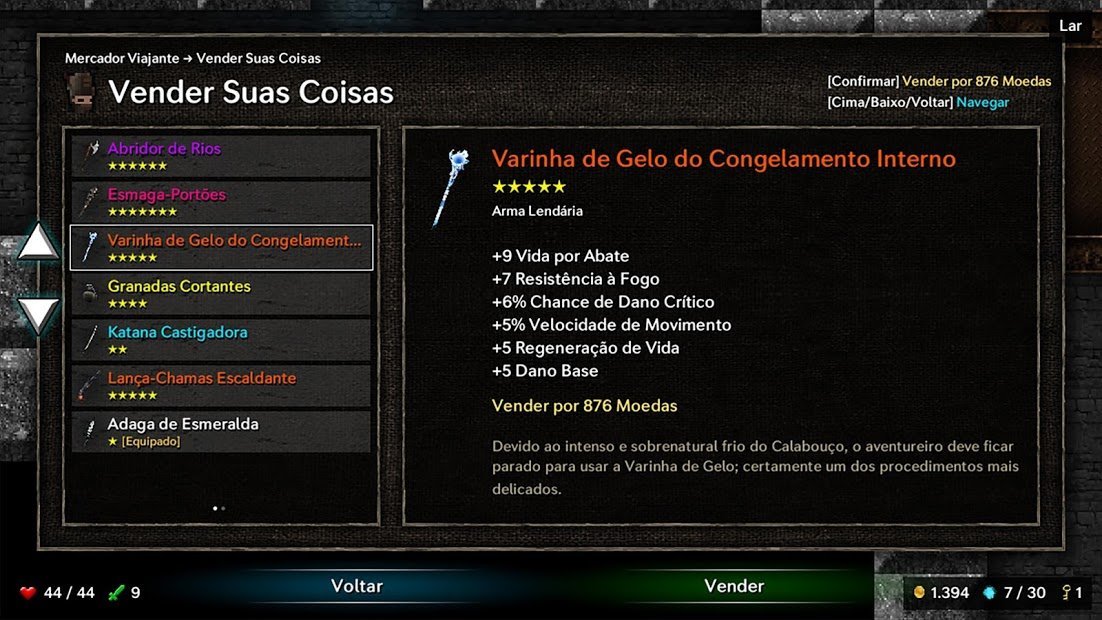Select Abridor de Rios in the list
1102x620 pixels.
(221, 156)
